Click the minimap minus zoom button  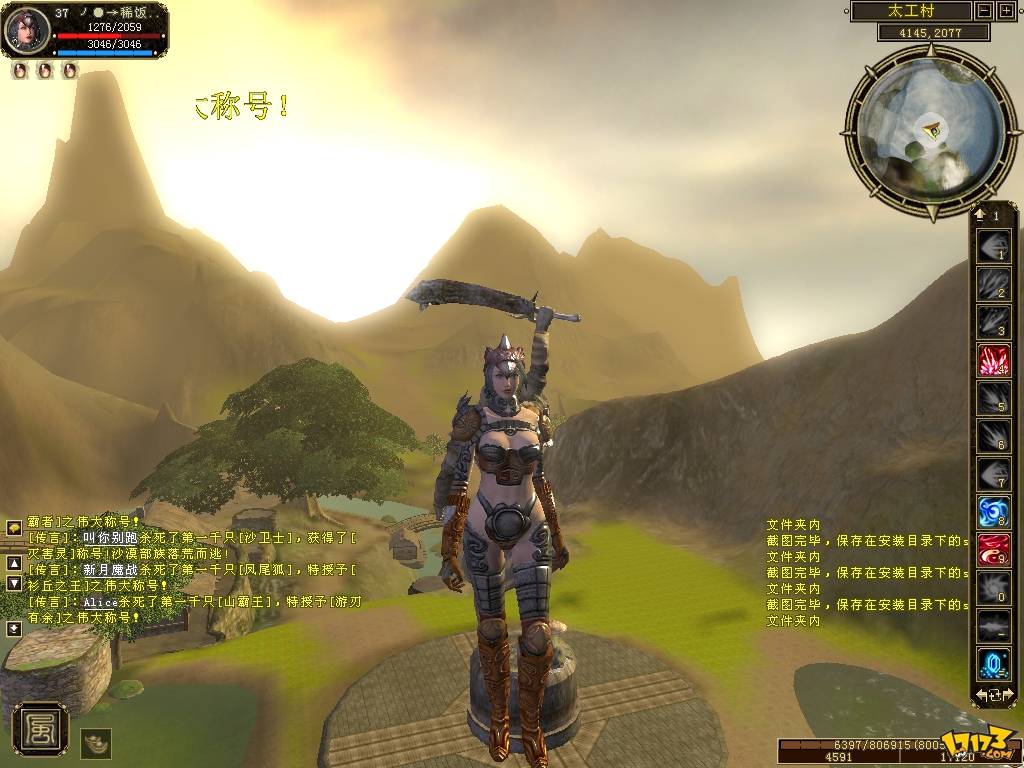coord(984,11)
